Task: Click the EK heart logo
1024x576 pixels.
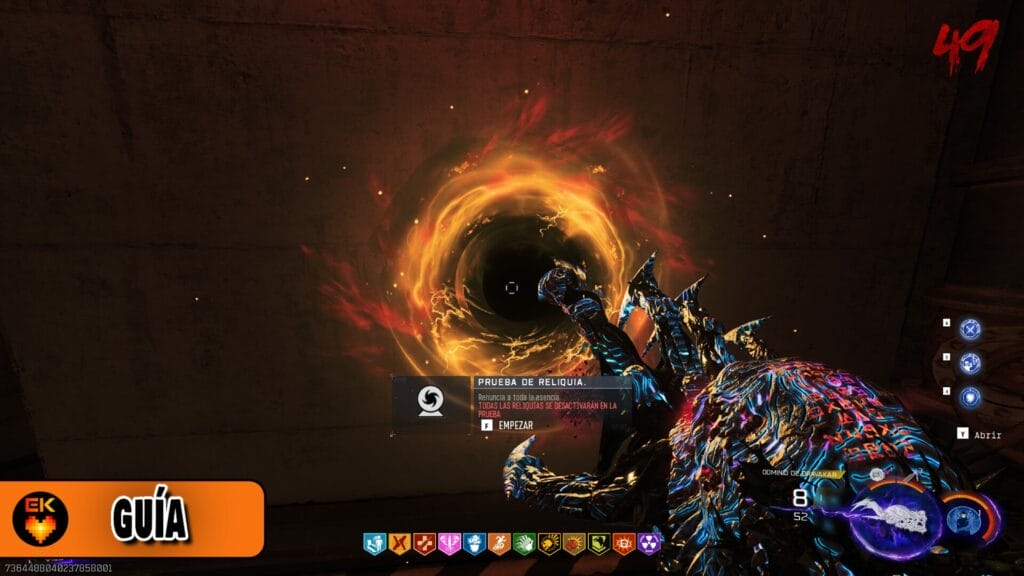Action: click(x=41, y=519)
